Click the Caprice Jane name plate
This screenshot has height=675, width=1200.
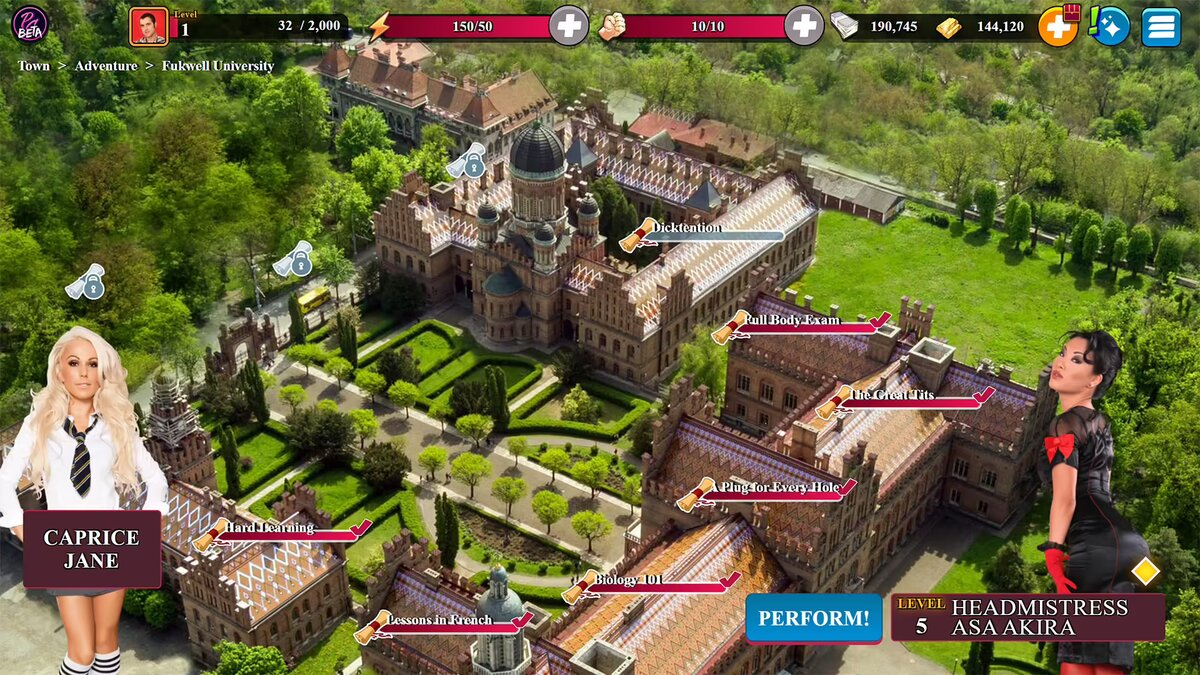(x=92, y=549)
